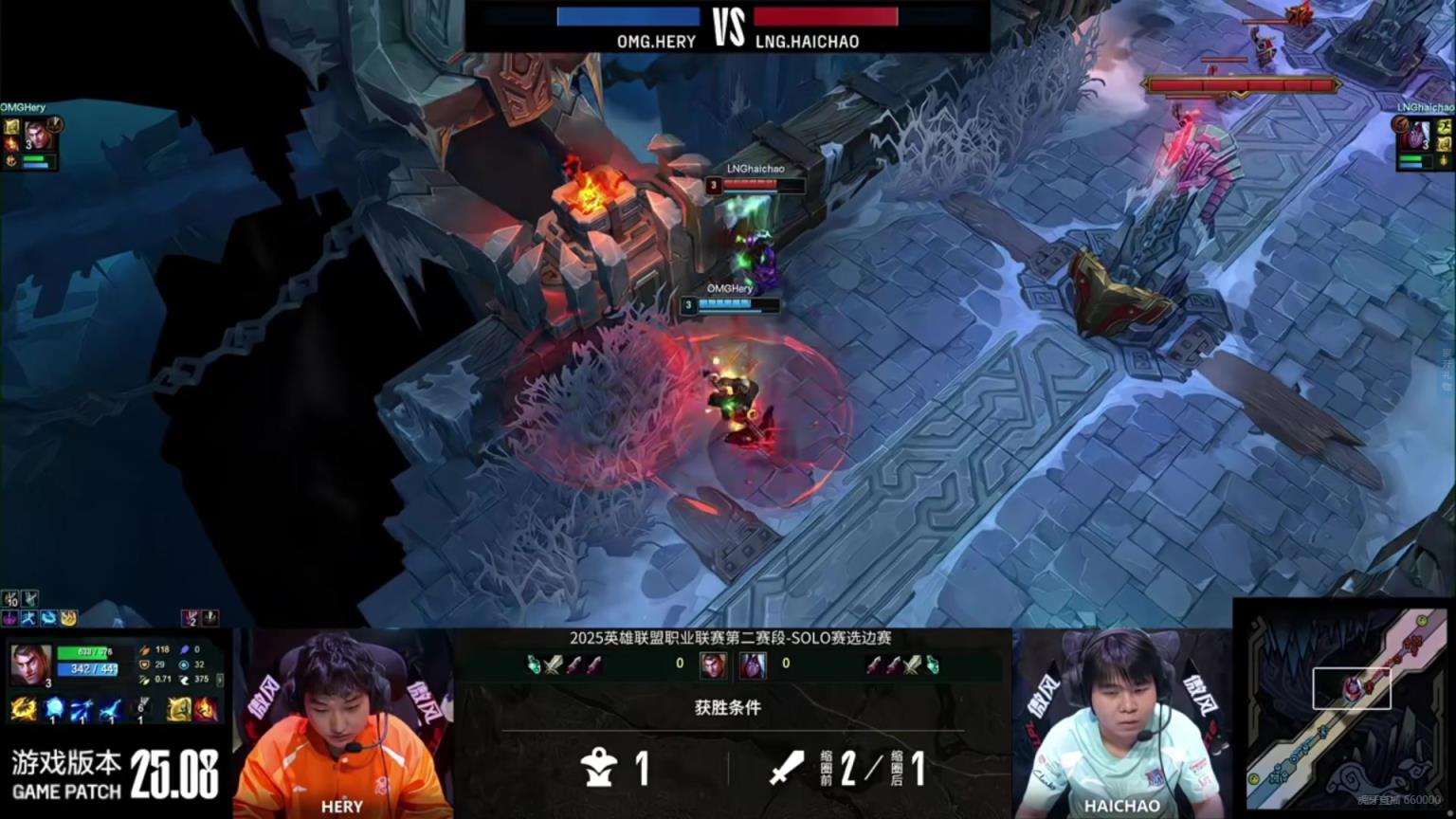Click the LNGhaichao player frame portrait

tap(1417, 136)
